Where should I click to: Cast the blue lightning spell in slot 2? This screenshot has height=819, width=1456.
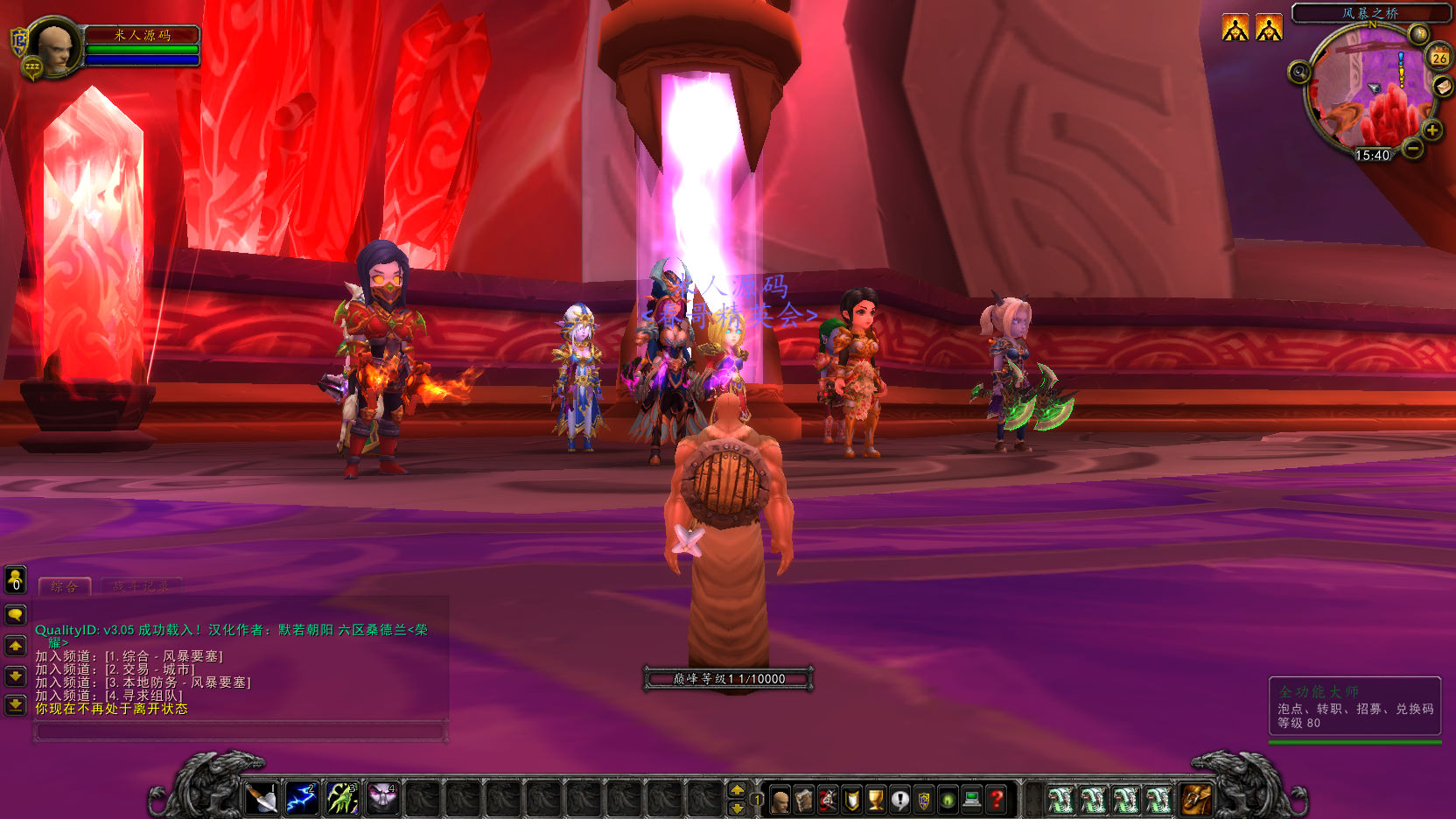pos(302,798)
